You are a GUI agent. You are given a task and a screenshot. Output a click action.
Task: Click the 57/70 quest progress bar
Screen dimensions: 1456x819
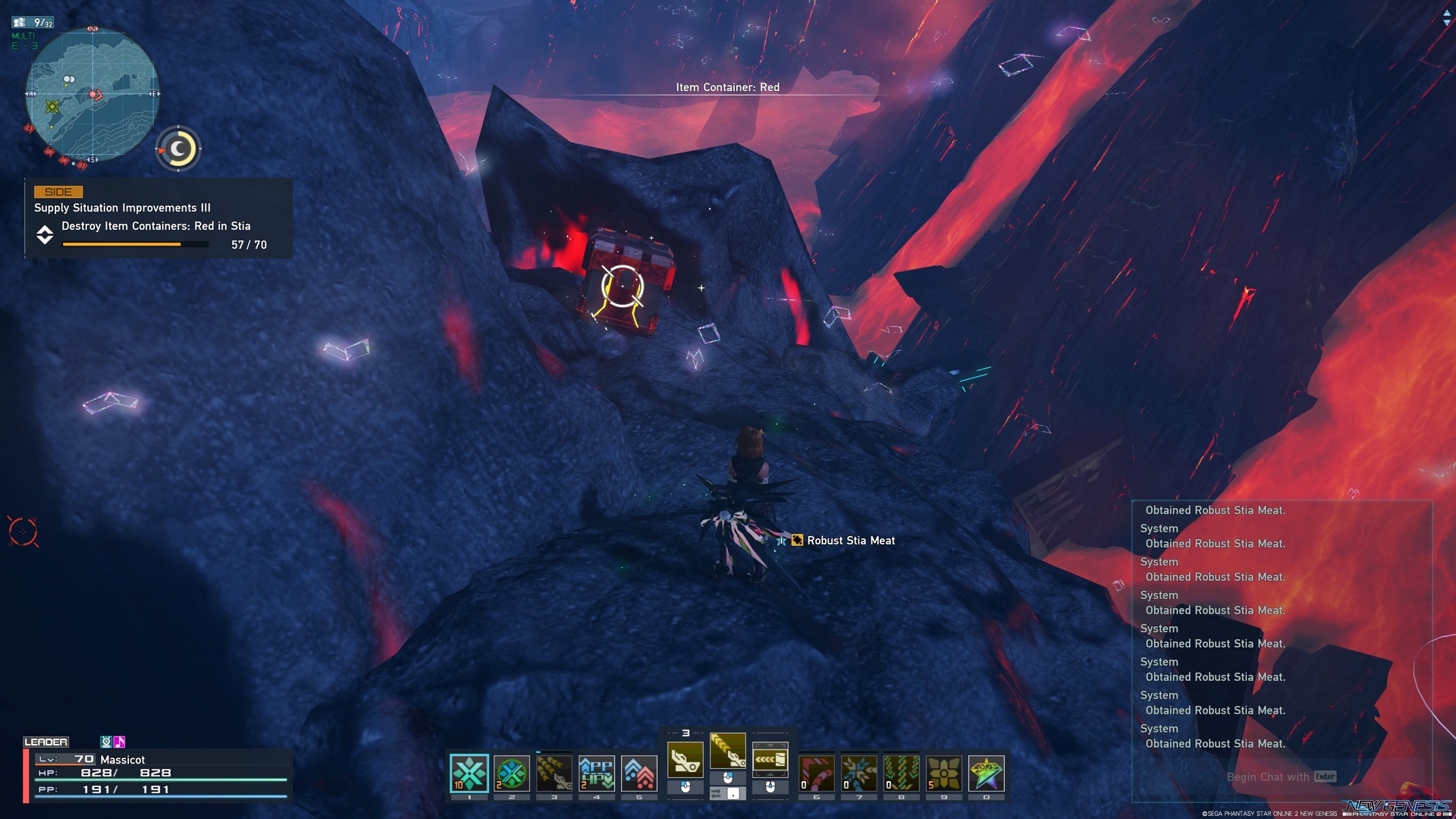[x=134, y=244]
